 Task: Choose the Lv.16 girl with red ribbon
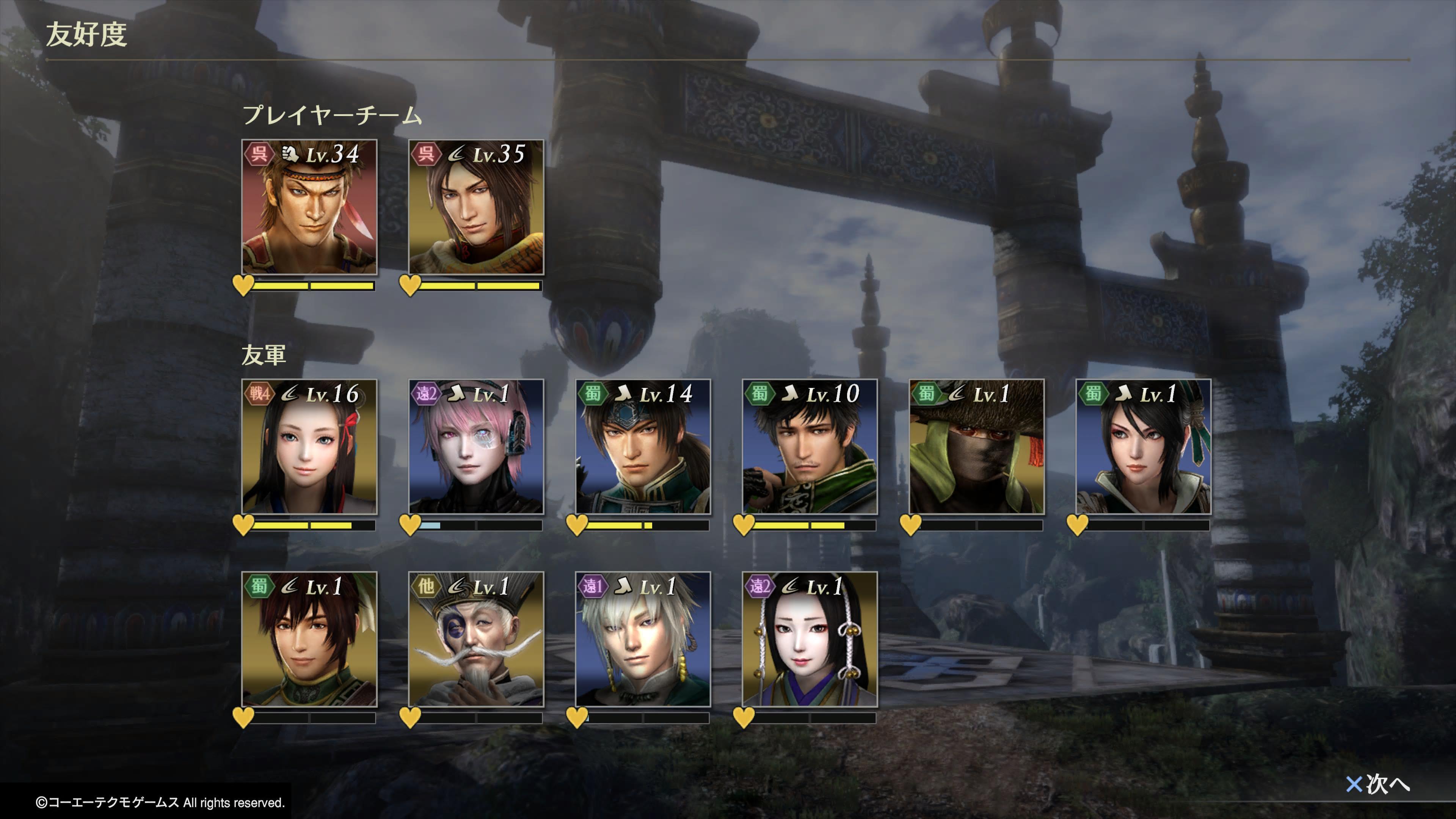tap(309, 447)
